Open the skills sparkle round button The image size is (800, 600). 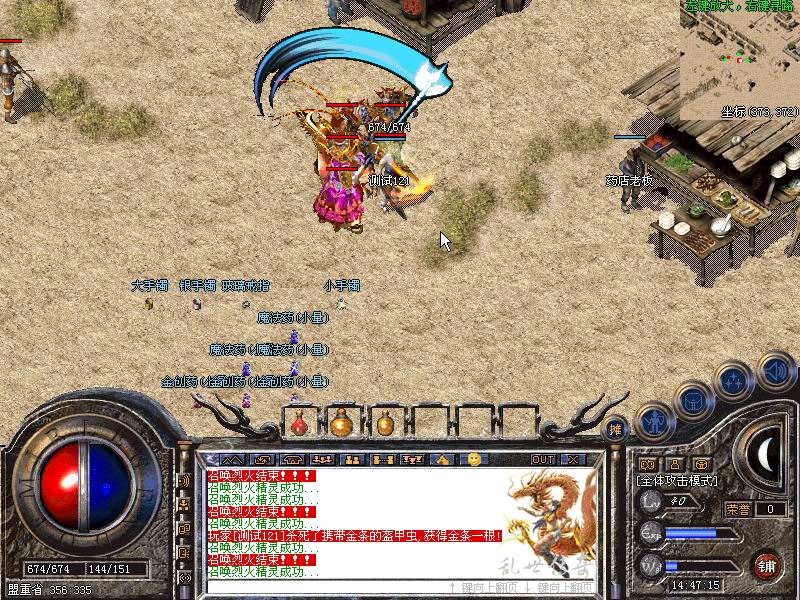[x=733, y=381]
